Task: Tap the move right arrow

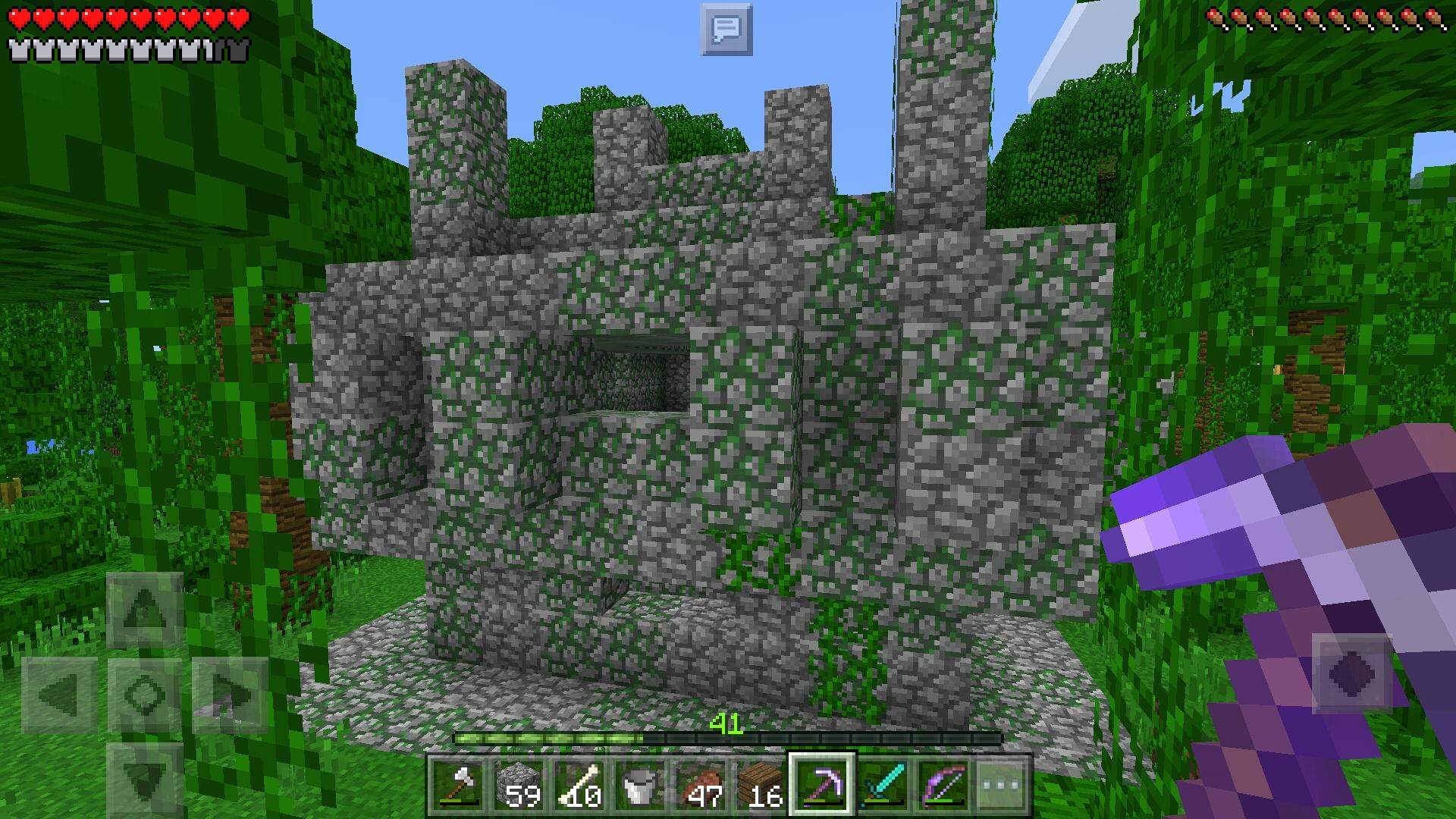Action: (231, 695)
